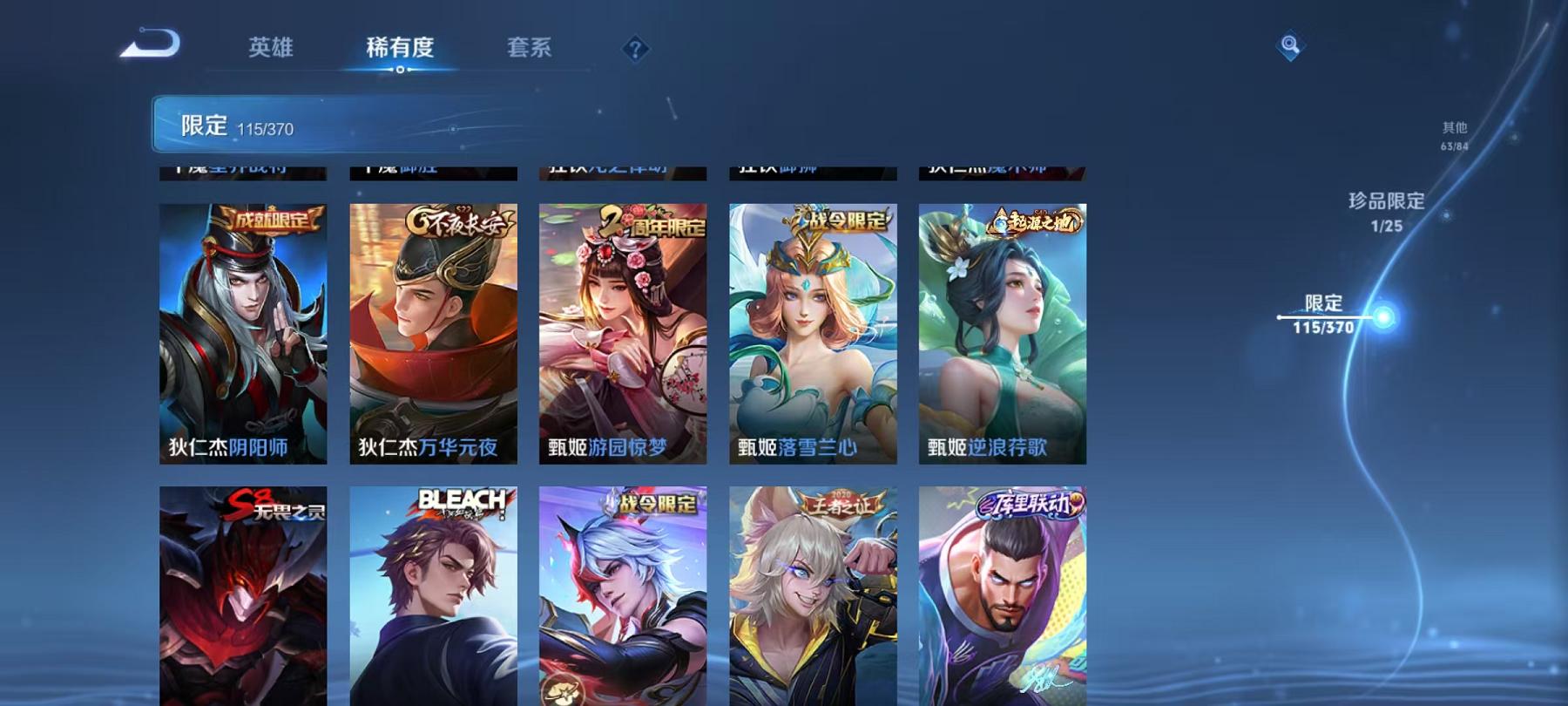The height and width of the screenshot is (706, 1568).
Task: Switch to the 套系 tab
Action: click(531, 50)
